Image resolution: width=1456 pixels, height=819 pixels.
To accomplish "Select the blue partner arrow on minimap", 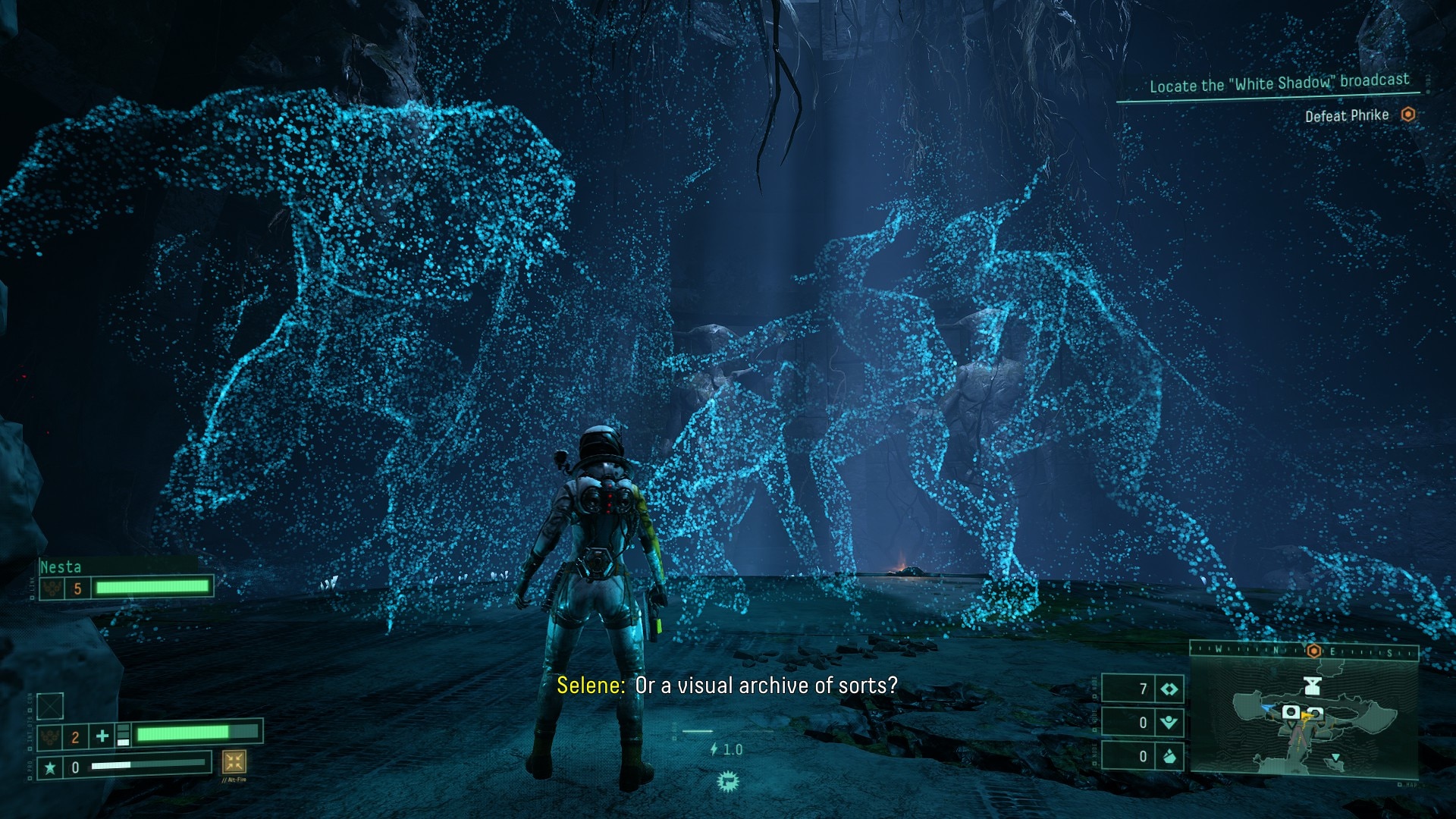I will pos(1269,708).
